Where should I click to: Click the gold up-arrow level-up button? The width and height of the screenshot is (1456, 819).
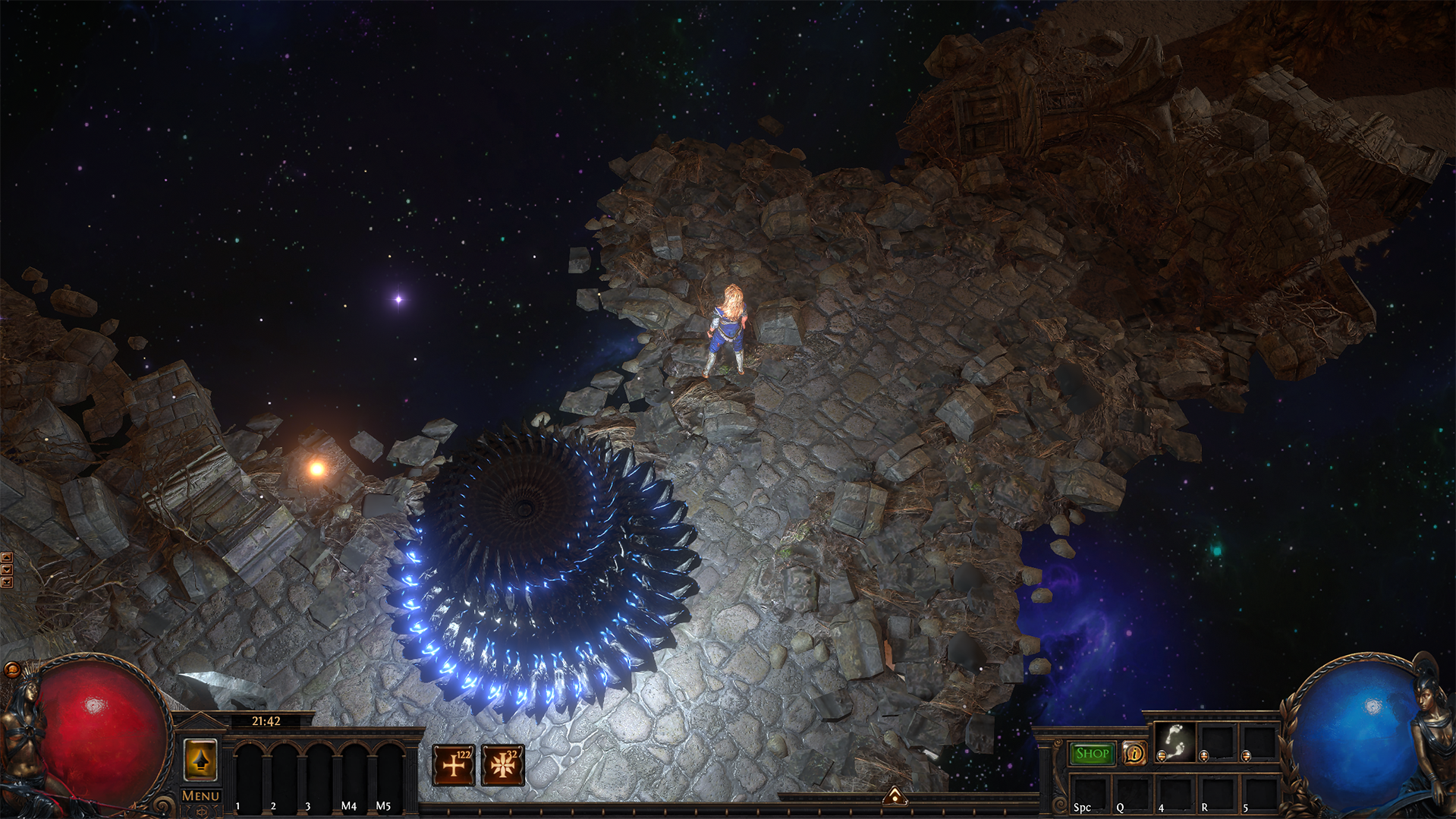coord(200,759)
